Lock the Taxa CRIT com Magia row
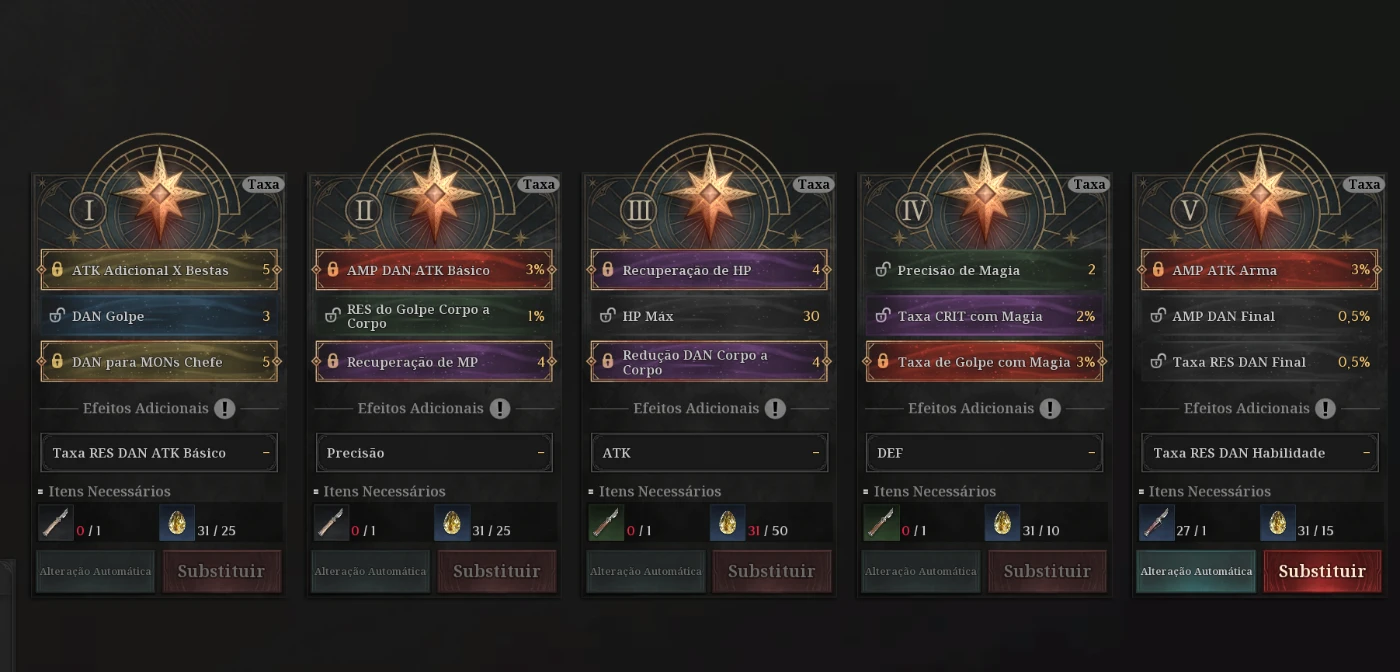1400x672 pixels. tap(883, 316)
